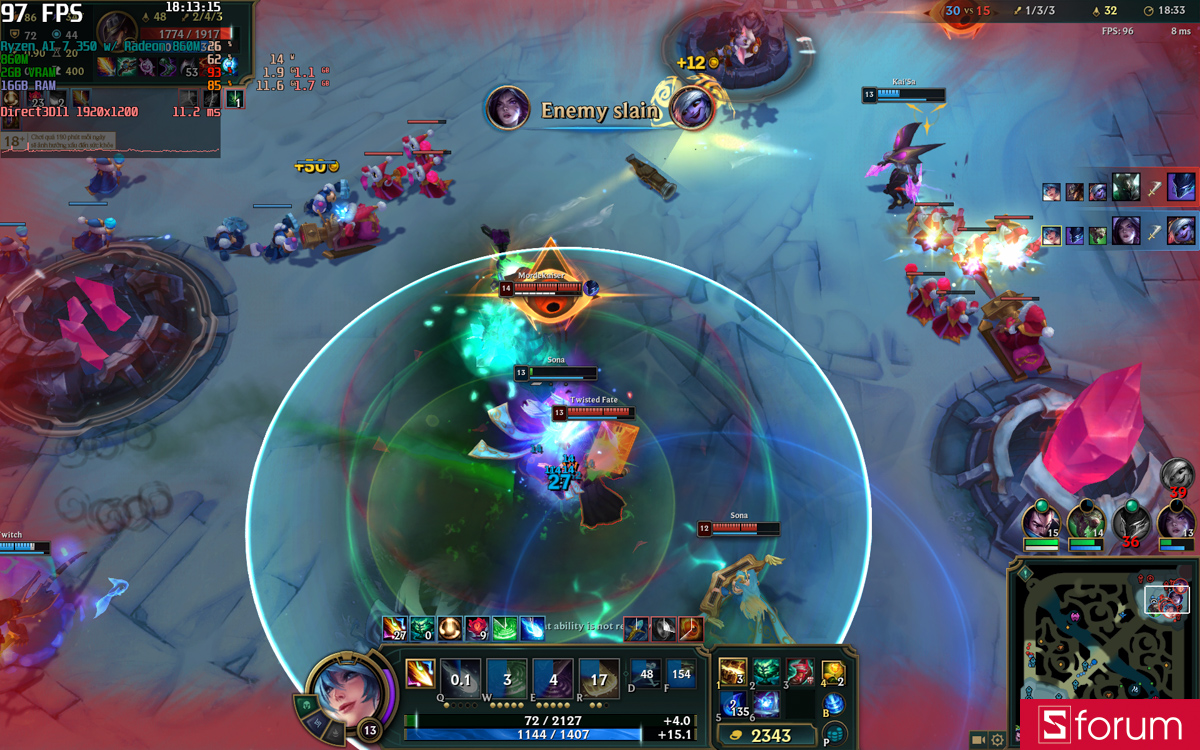Toggle the camera button beside the minimap

pos(977,740)
